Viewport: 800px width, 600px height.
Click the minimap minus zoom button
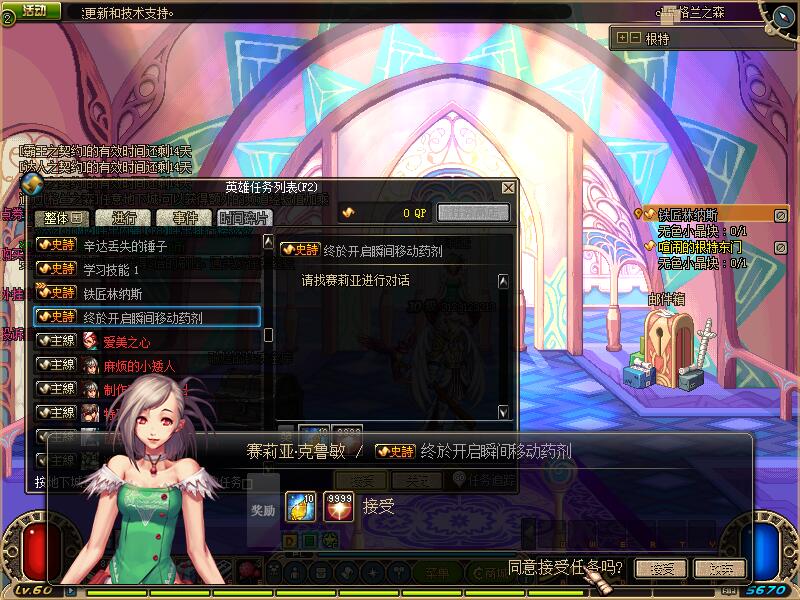pyautogui.click(x=635, y=38)
